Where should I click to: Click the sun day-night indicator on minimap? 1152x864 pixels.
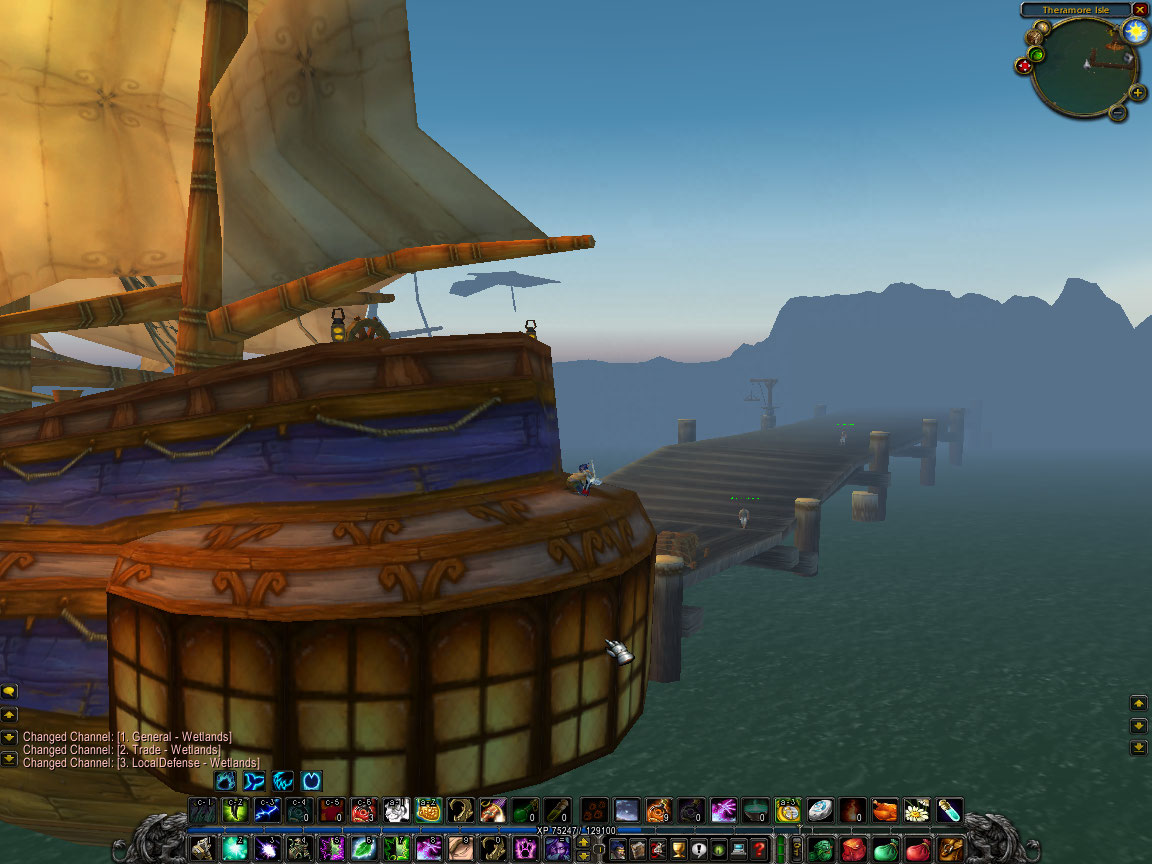[1135, 31]
